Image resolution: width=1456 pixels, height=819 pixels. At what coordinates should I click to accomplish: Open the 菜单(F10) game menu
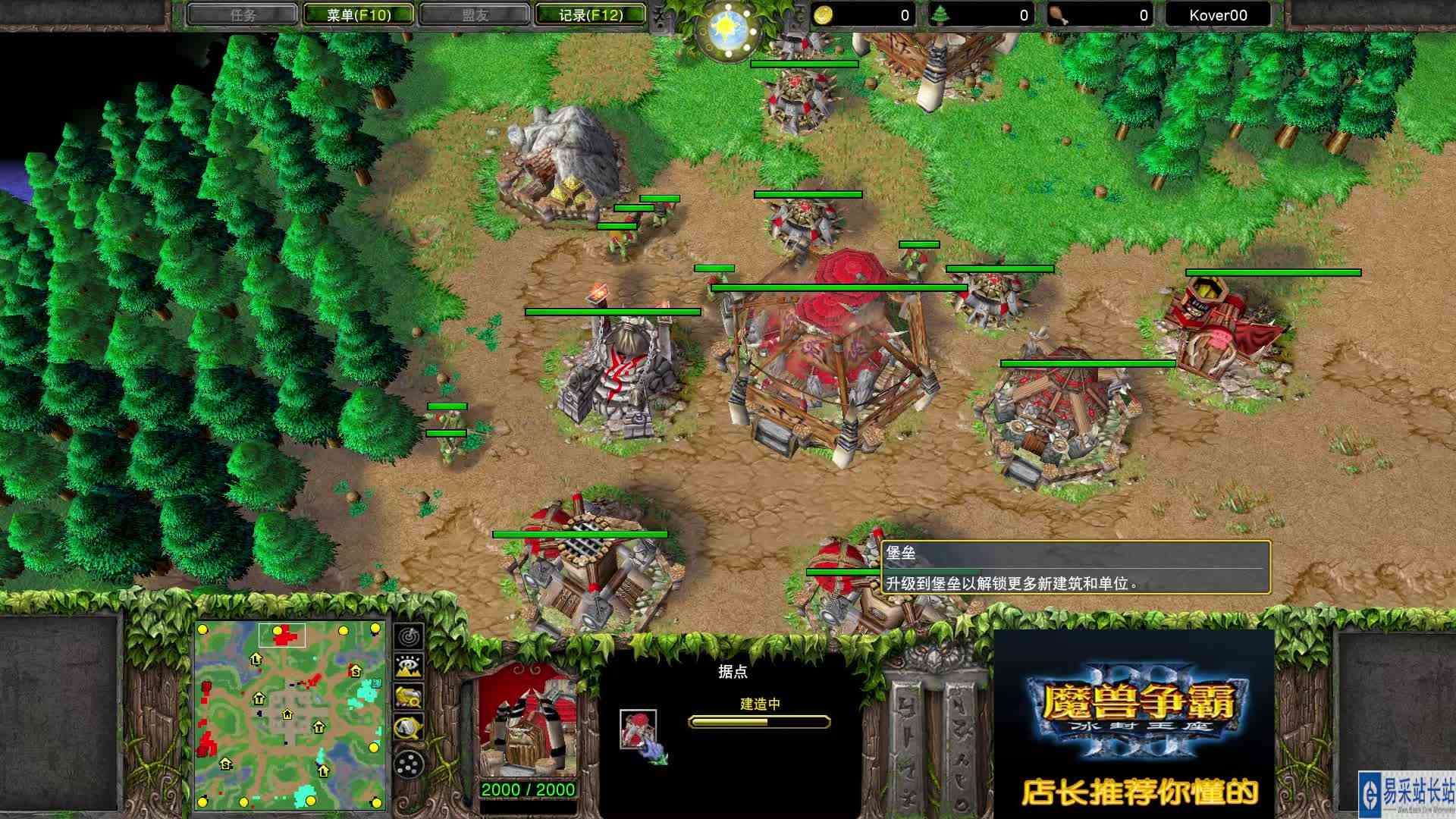(x=357, y=14)
